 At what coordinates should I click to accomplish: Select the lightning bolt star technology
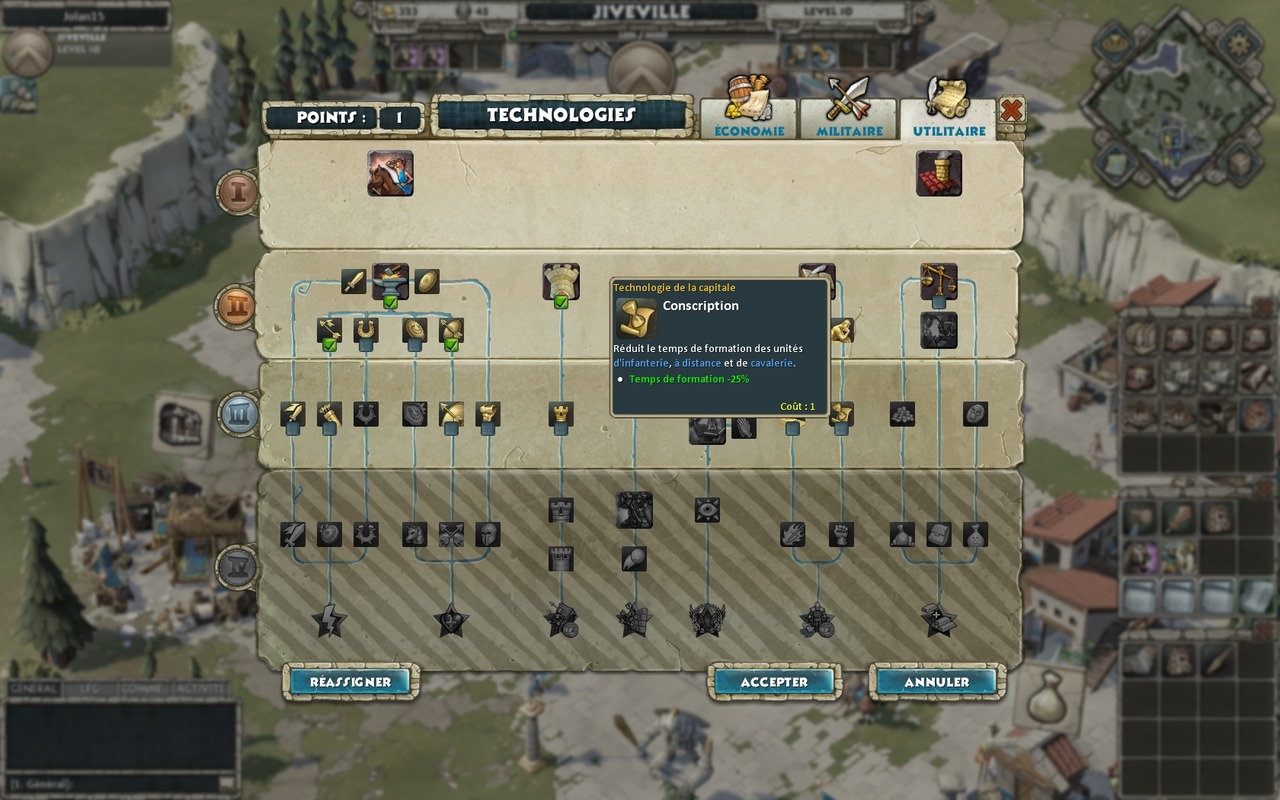tap(329, 621)
